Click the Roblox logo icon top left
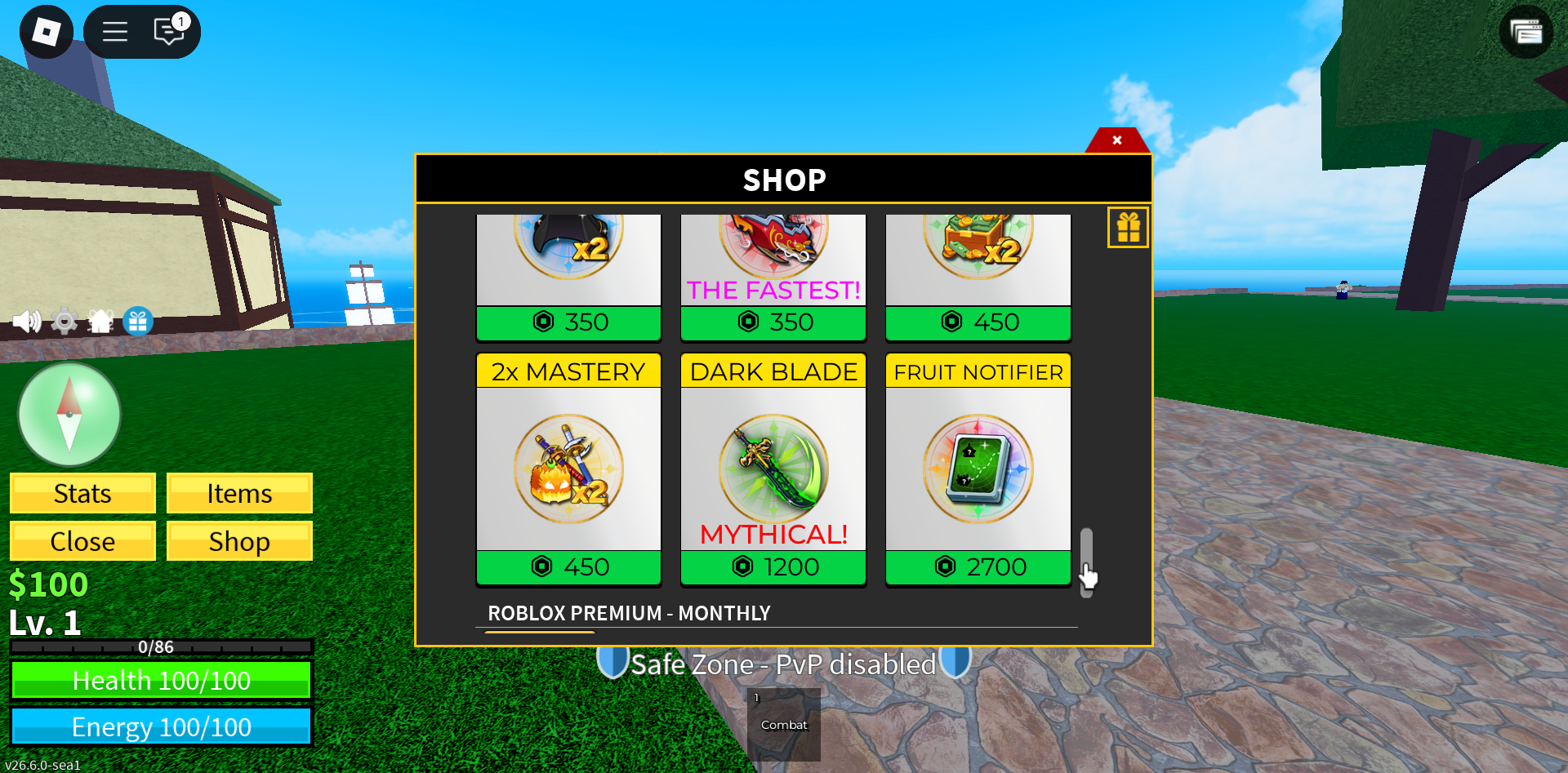Image resolution: width=1568 pixels, height=773 pixels. pos(46,31)
